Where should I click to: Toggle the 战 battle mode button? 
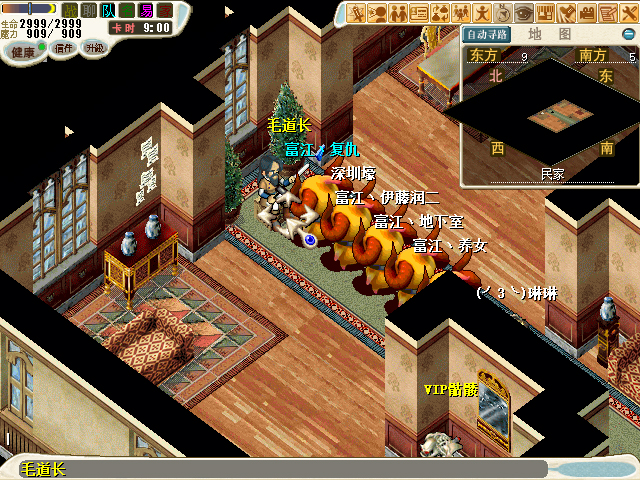click(70, 9)
